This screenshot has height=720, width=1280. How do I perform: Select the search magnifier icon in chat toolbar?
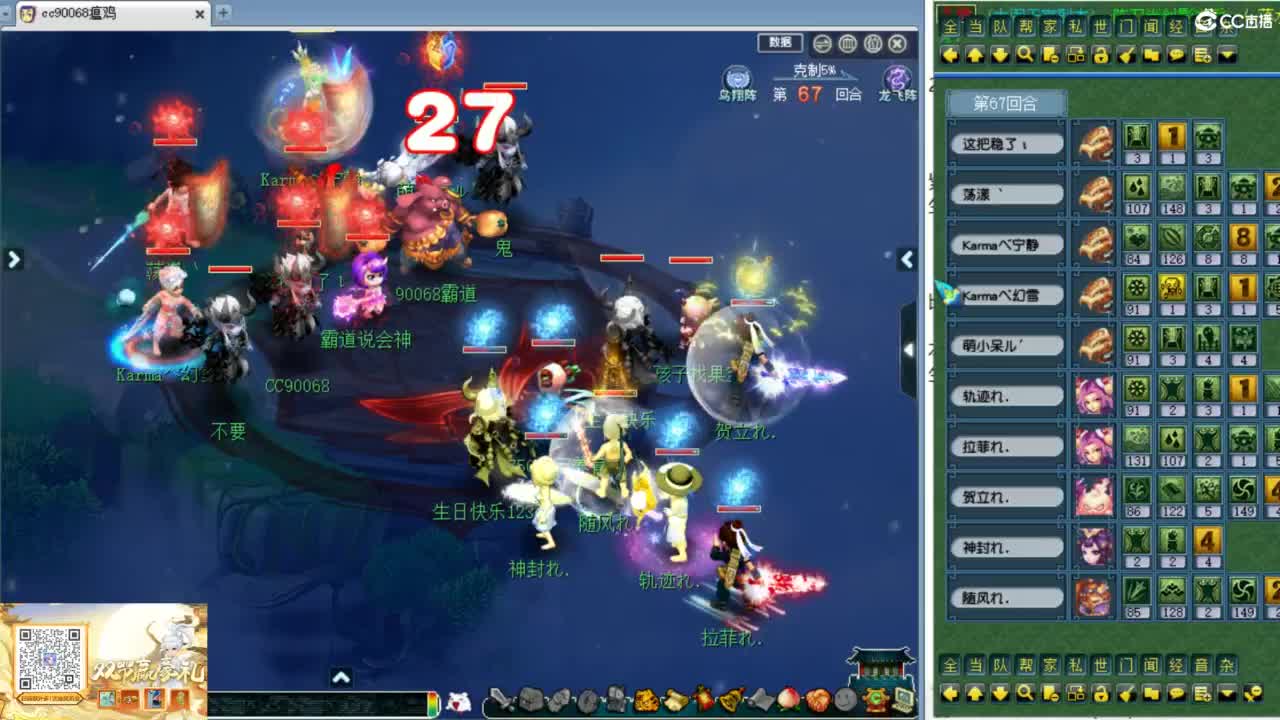point(1024,55)
